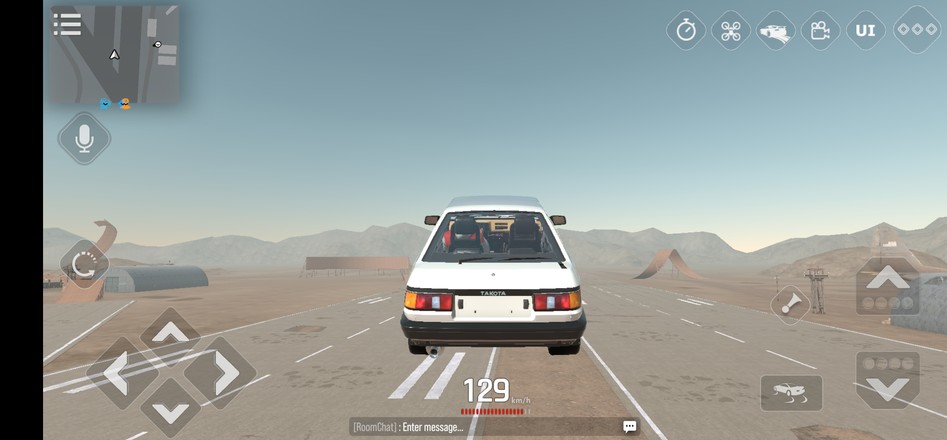Steer right with the right arrow
The width and height of the screenshot is (947, 440).
[x=224, y=373]
